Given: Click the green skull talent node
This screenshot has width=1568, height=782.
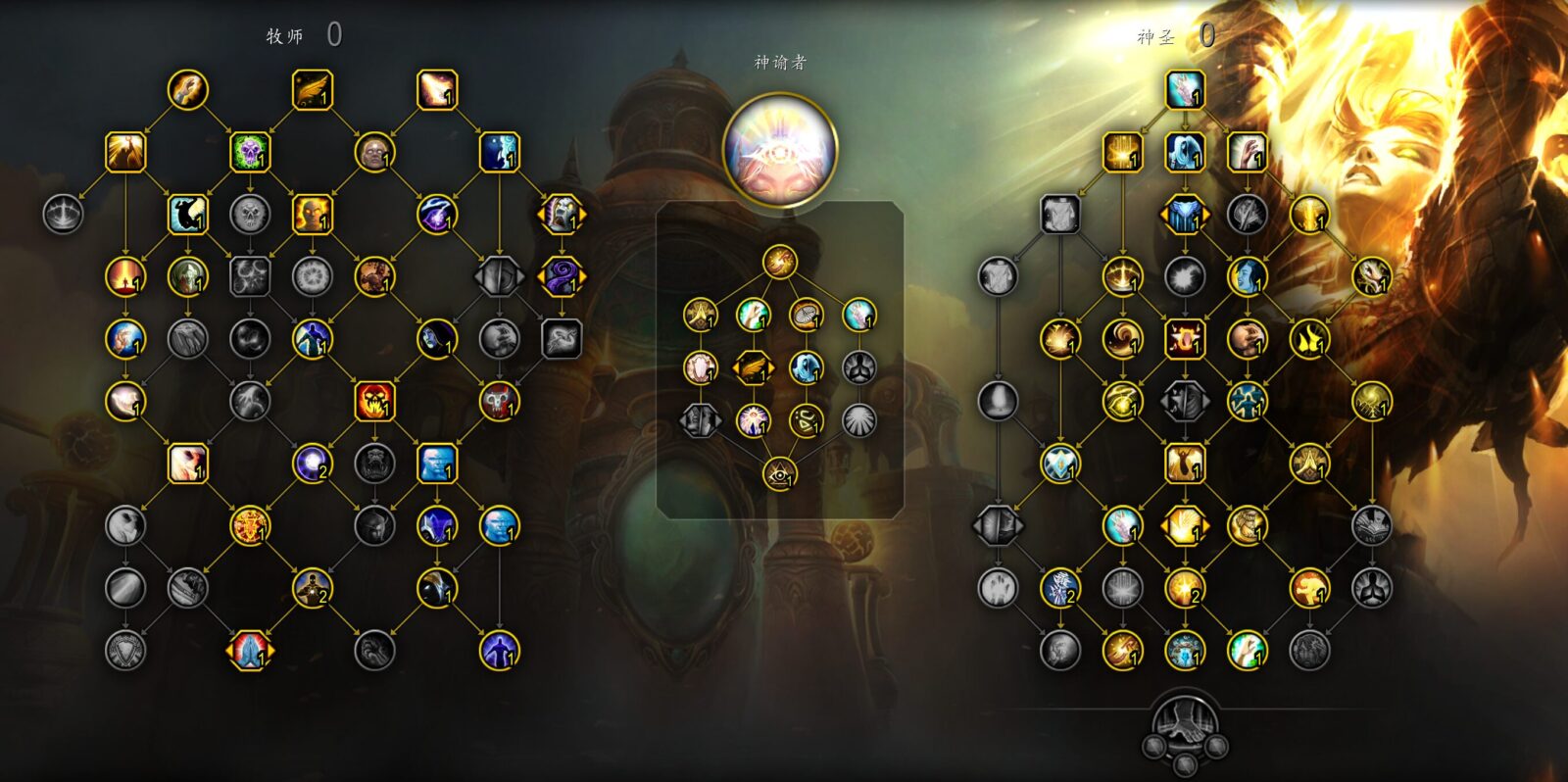Looking at the screenshot, I should (x=250, y=152).
